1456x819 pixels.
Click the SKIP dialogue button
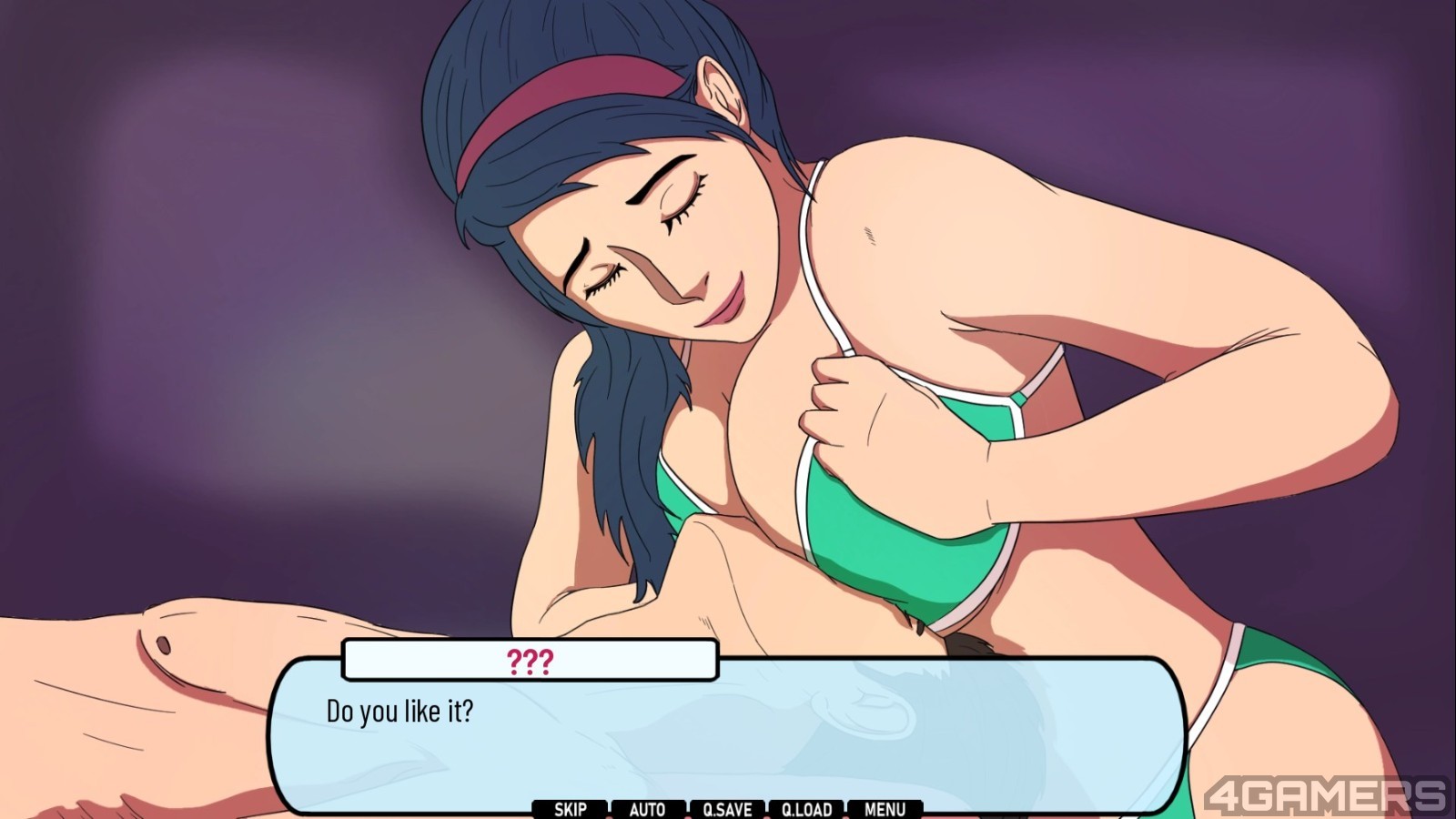(x=570, y=809)
